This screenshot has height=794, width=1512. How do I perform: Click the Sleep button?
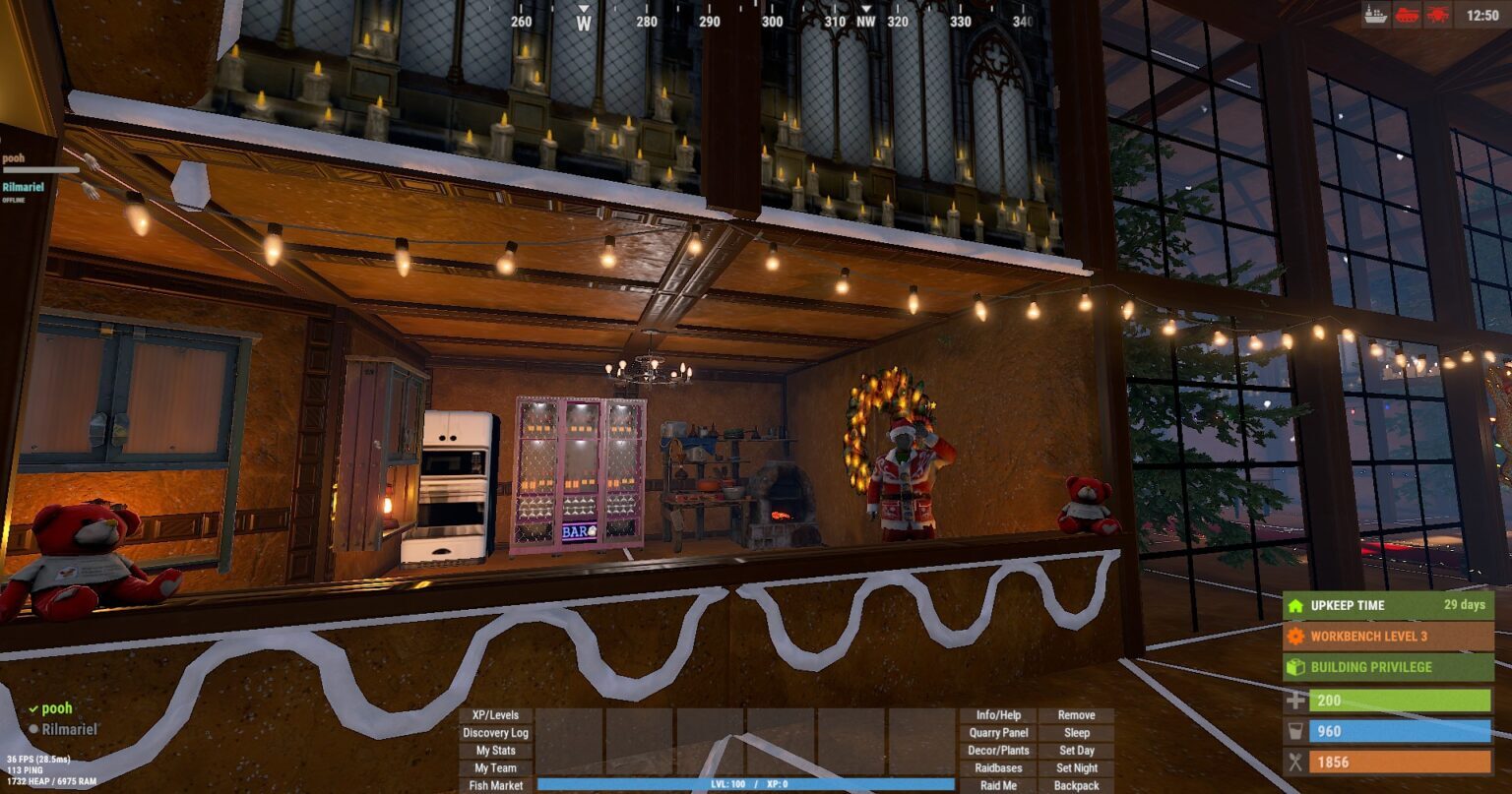coord(1077,733)
